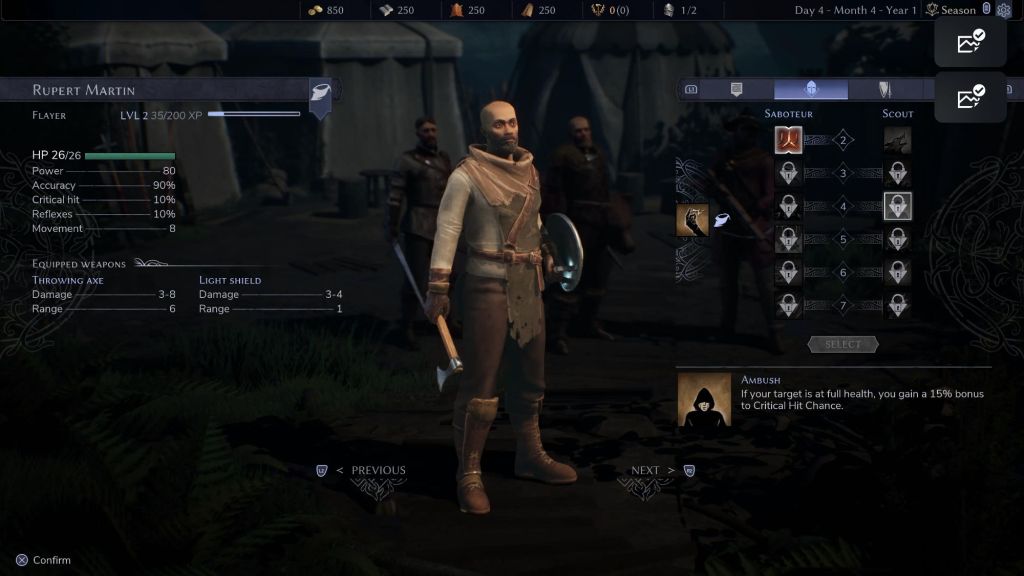Select the Scout level 2 skill icon
The width and height of the screenshot is (1024, 576).
[x=897, y=140]
